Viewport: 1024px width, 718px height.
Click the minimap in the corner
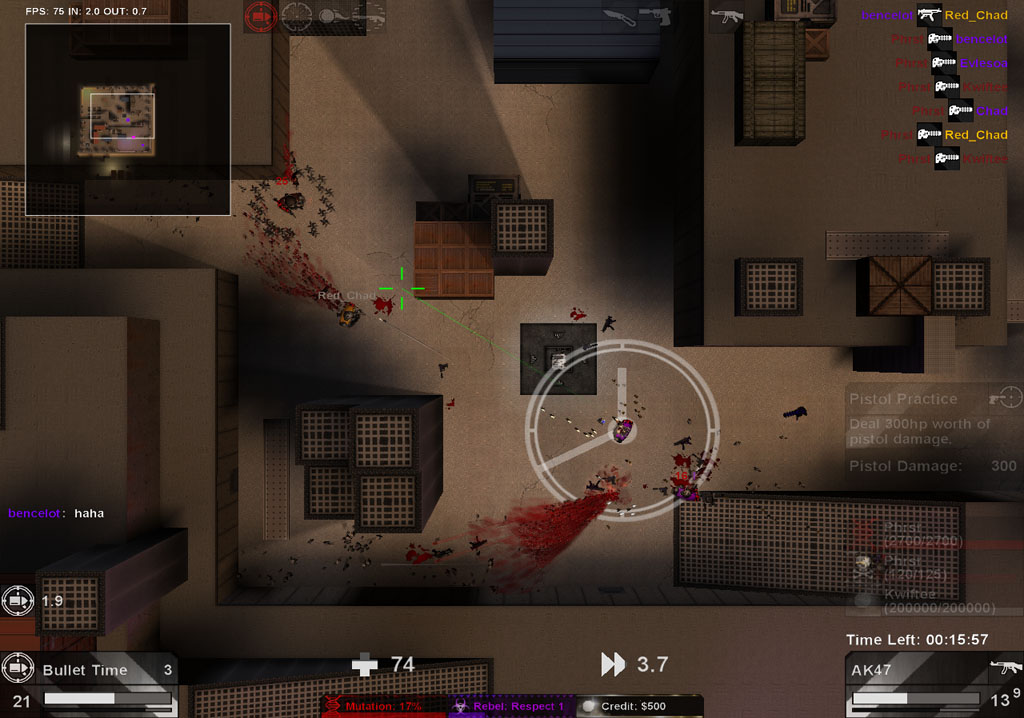click(128, 119)
